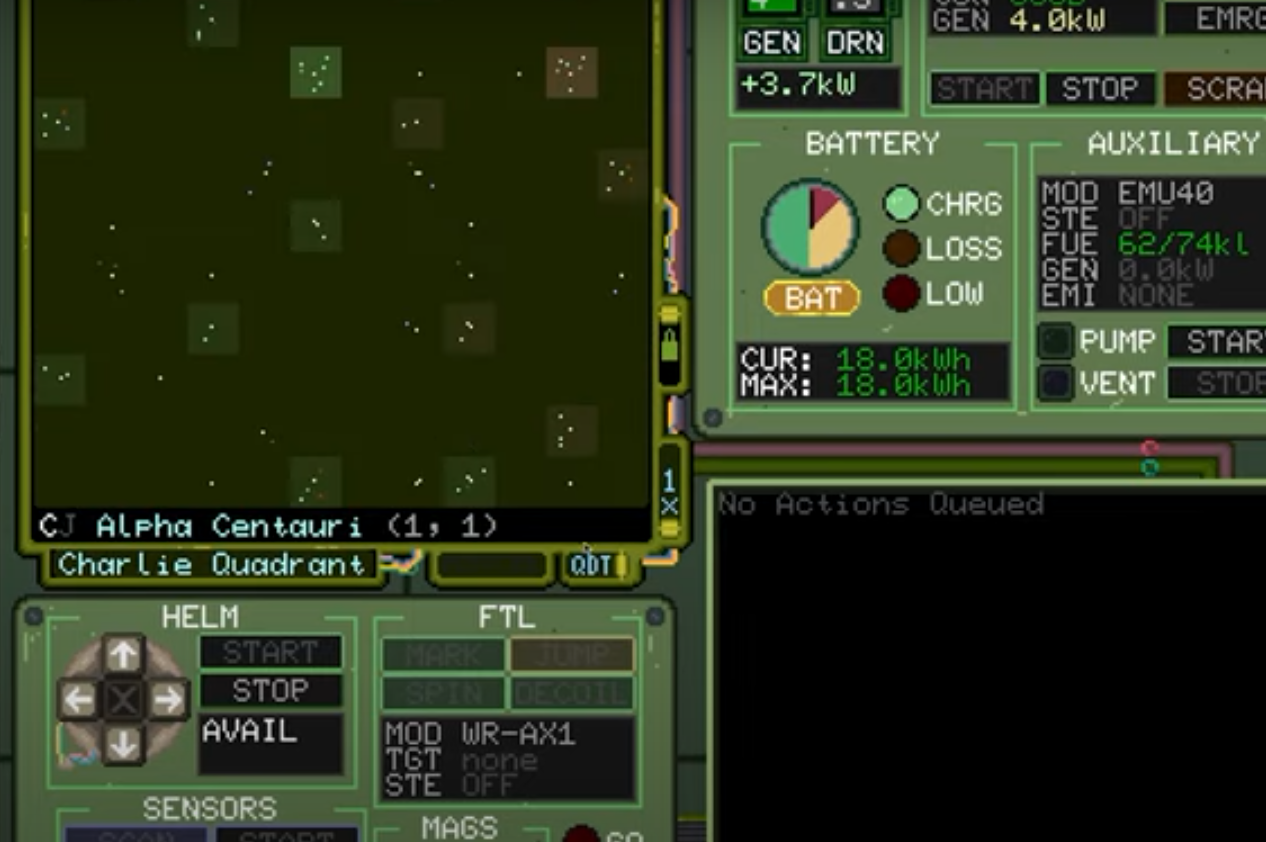Open the Charlie Quadrant label tab
This screenshot has width=1266, height=842.
(x=211, y=565)
